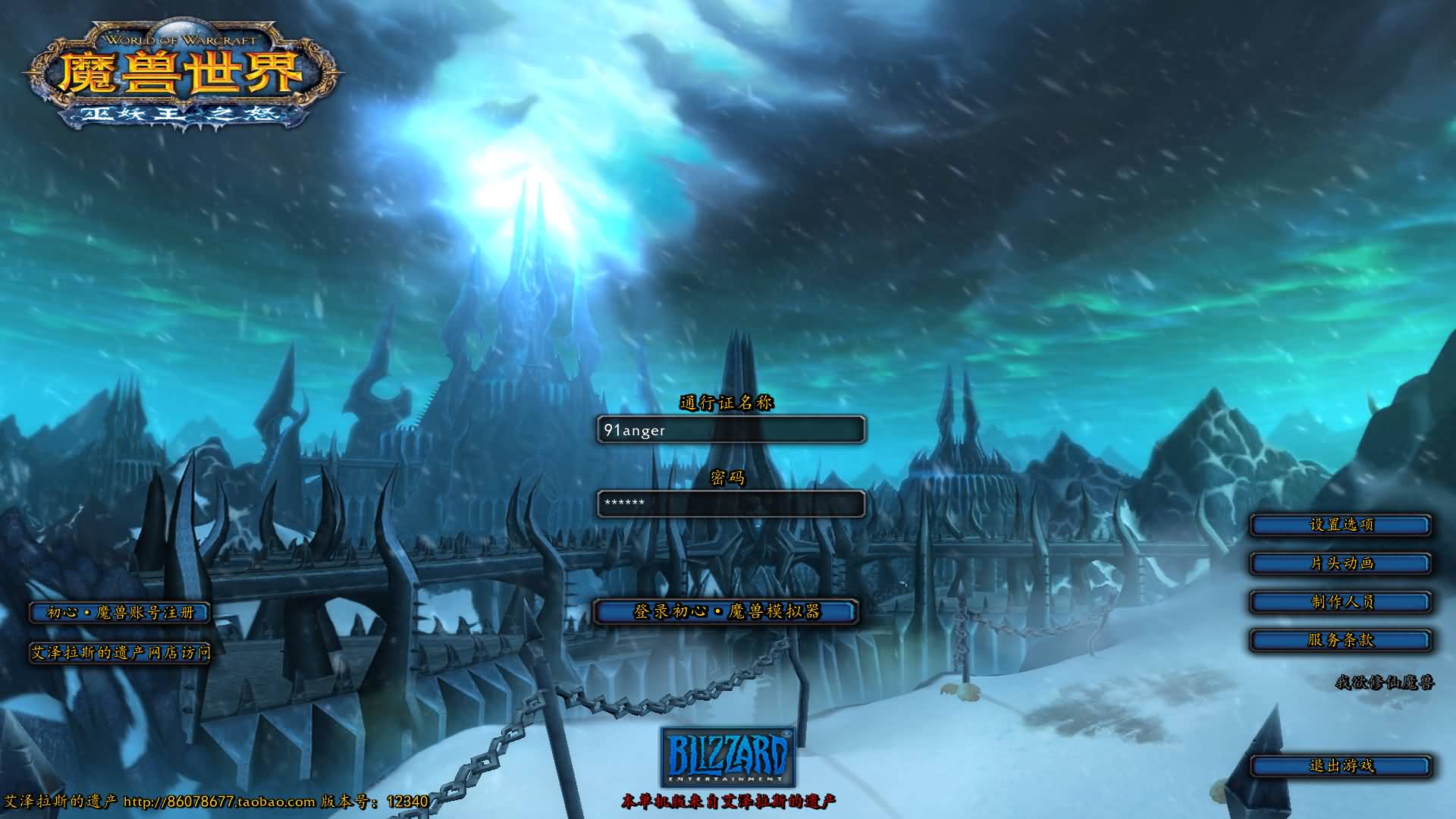Click the 通行证名称 account name field

730,430
